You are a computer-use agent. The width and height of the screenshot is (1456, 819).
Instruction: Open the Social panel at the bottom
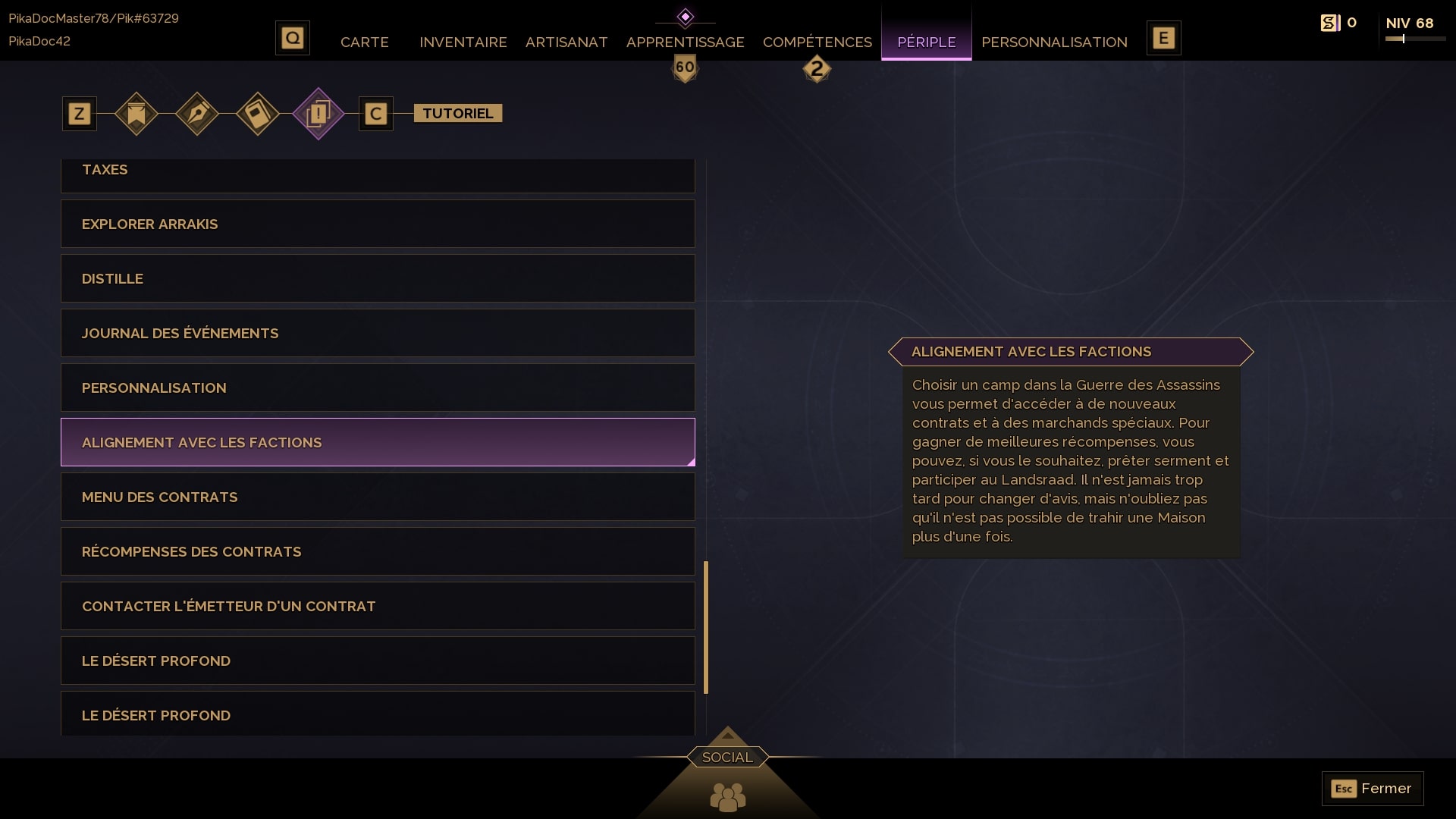click(727, 758)
